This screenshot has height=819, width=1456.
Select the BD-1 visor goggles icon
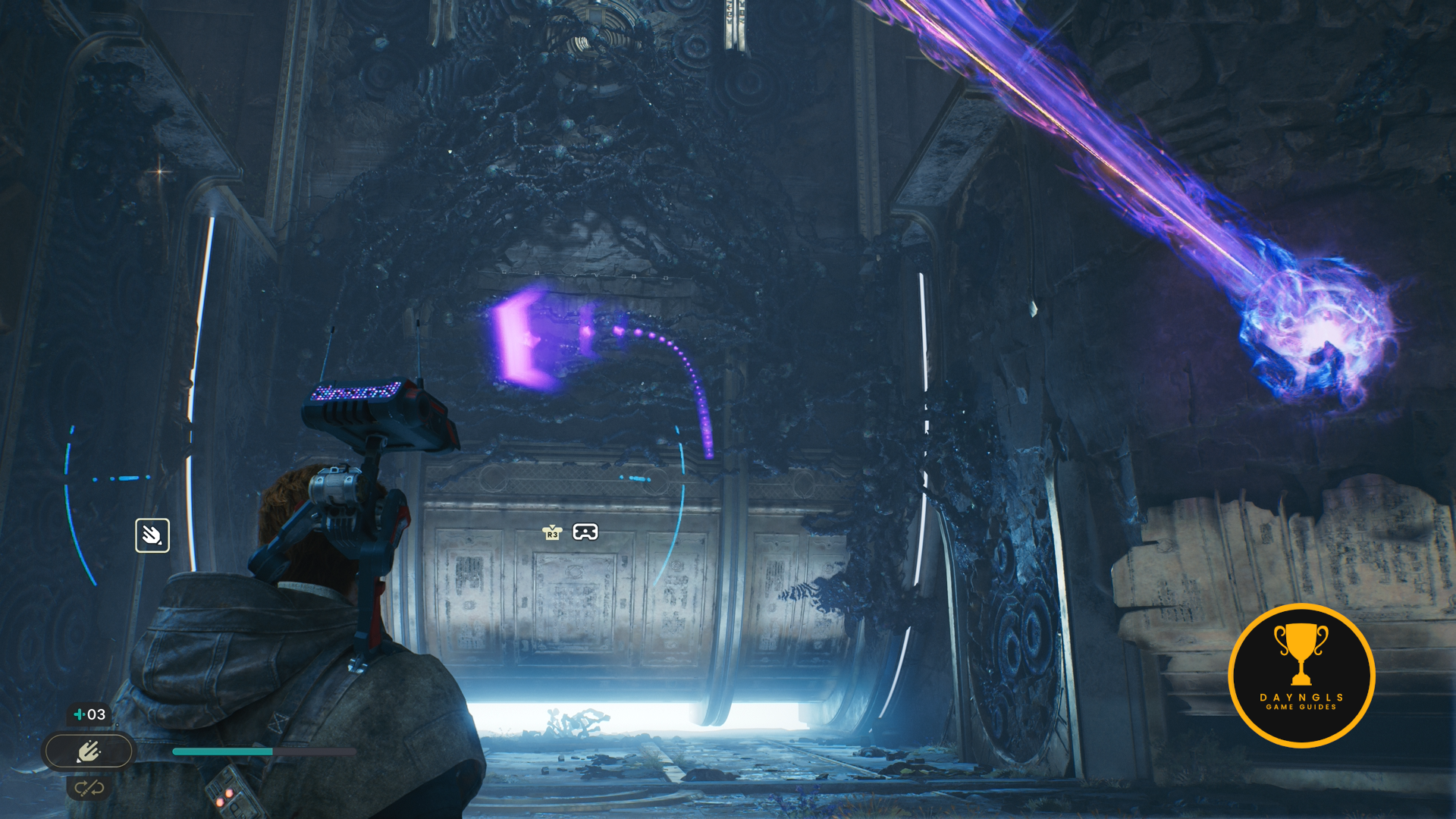click(585, 532)
